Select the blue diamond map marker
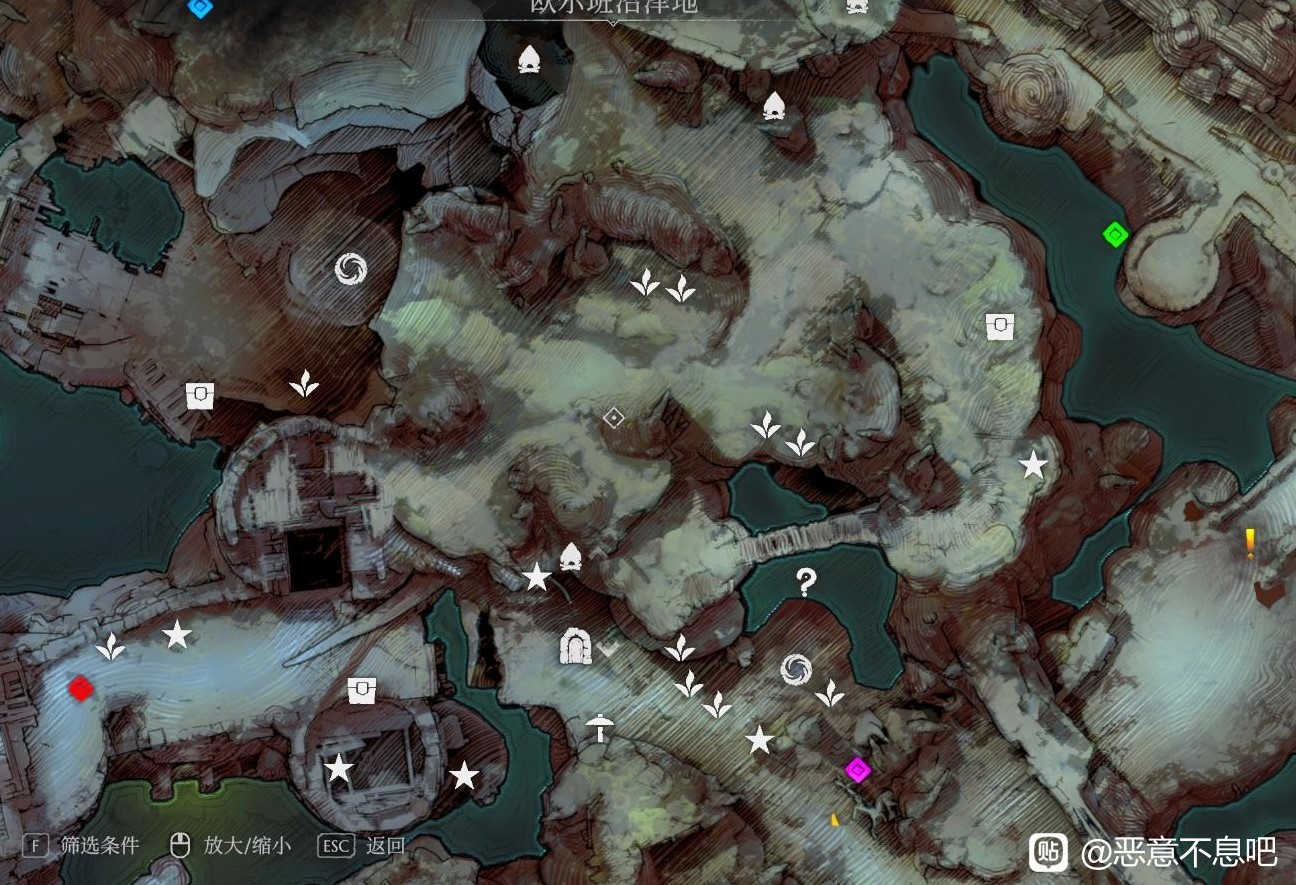Screen dimensions: 1296x885 (200, 7)
